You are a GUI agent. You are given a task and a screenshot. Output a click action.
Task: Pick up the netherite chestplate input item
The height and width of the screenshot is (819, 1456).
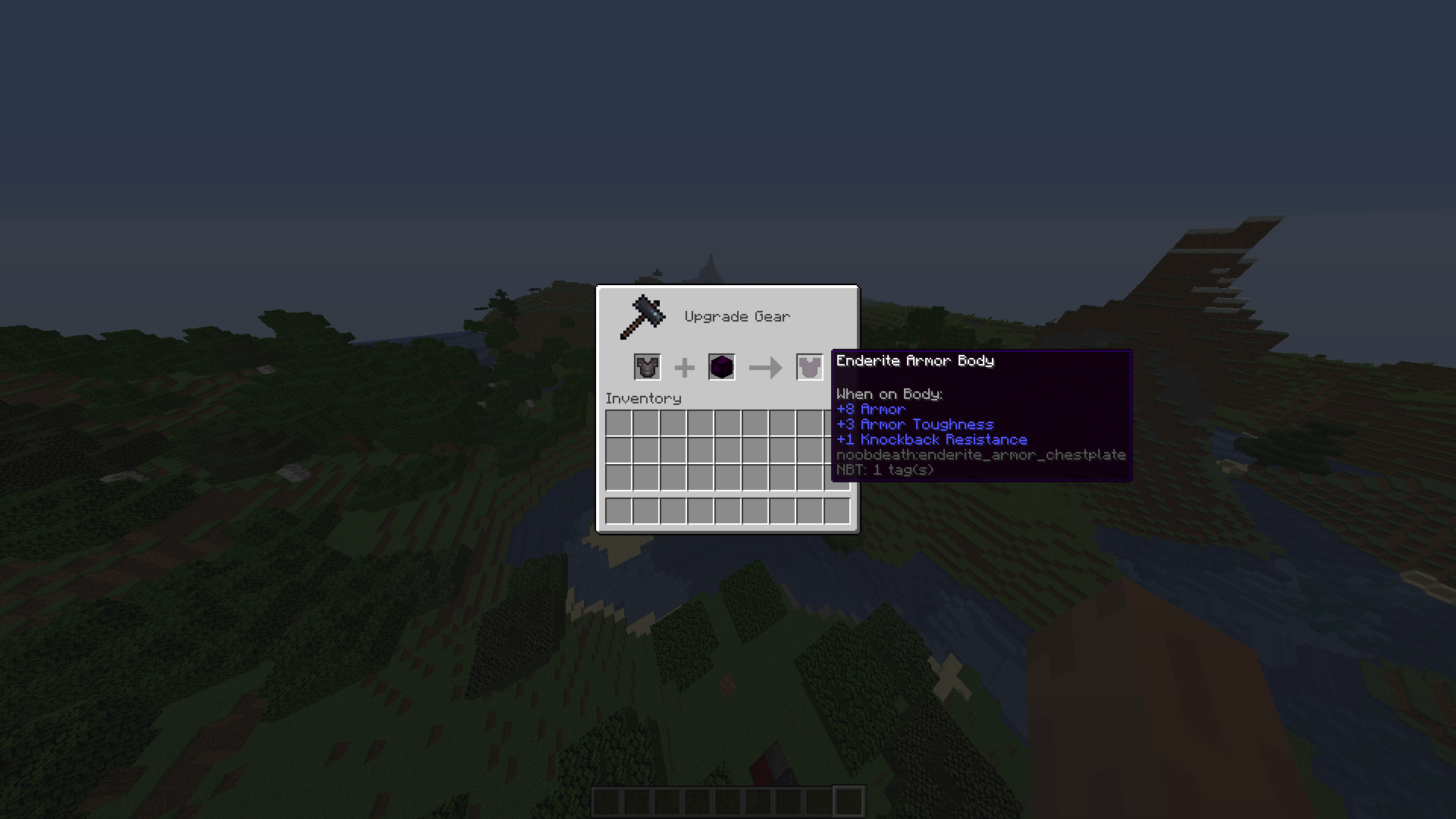(648, 367)
